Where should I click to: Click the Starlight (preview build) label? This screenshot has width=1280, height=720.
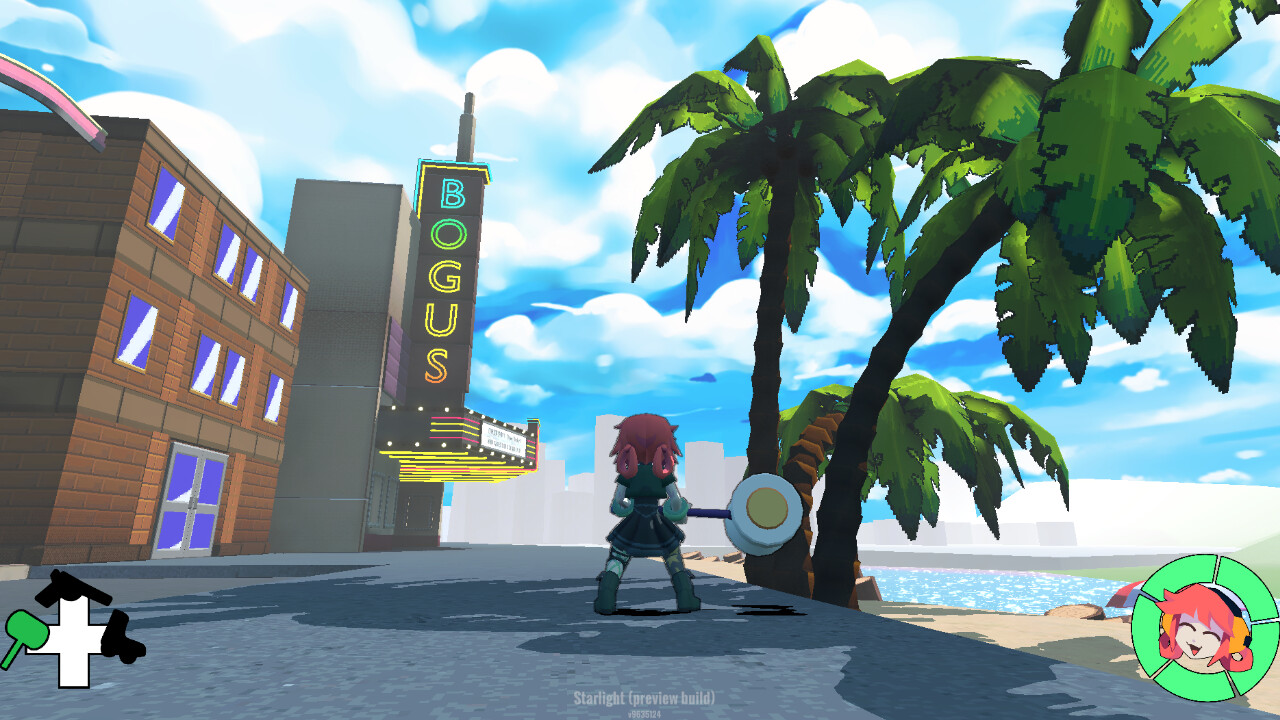point(646,700)
